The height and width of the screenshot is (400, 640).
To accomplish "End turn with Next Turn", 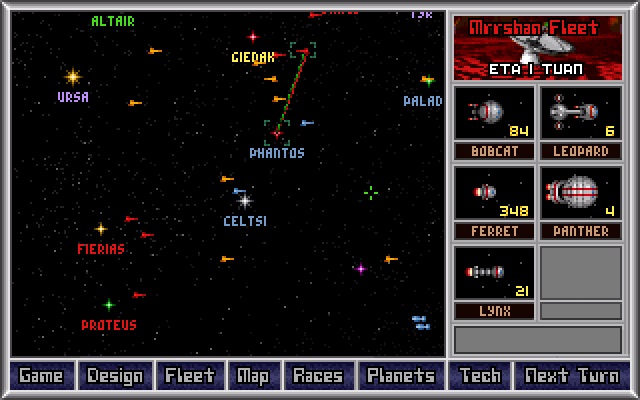I will pos(571,376).
